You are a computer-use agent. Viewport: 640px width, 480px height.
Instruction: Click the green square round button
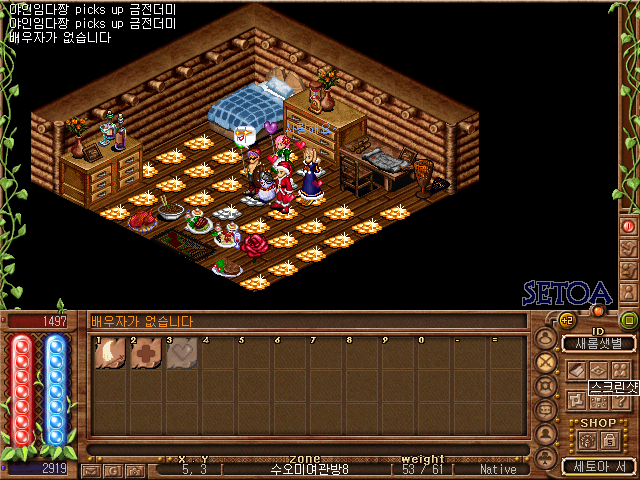(628, 321)
